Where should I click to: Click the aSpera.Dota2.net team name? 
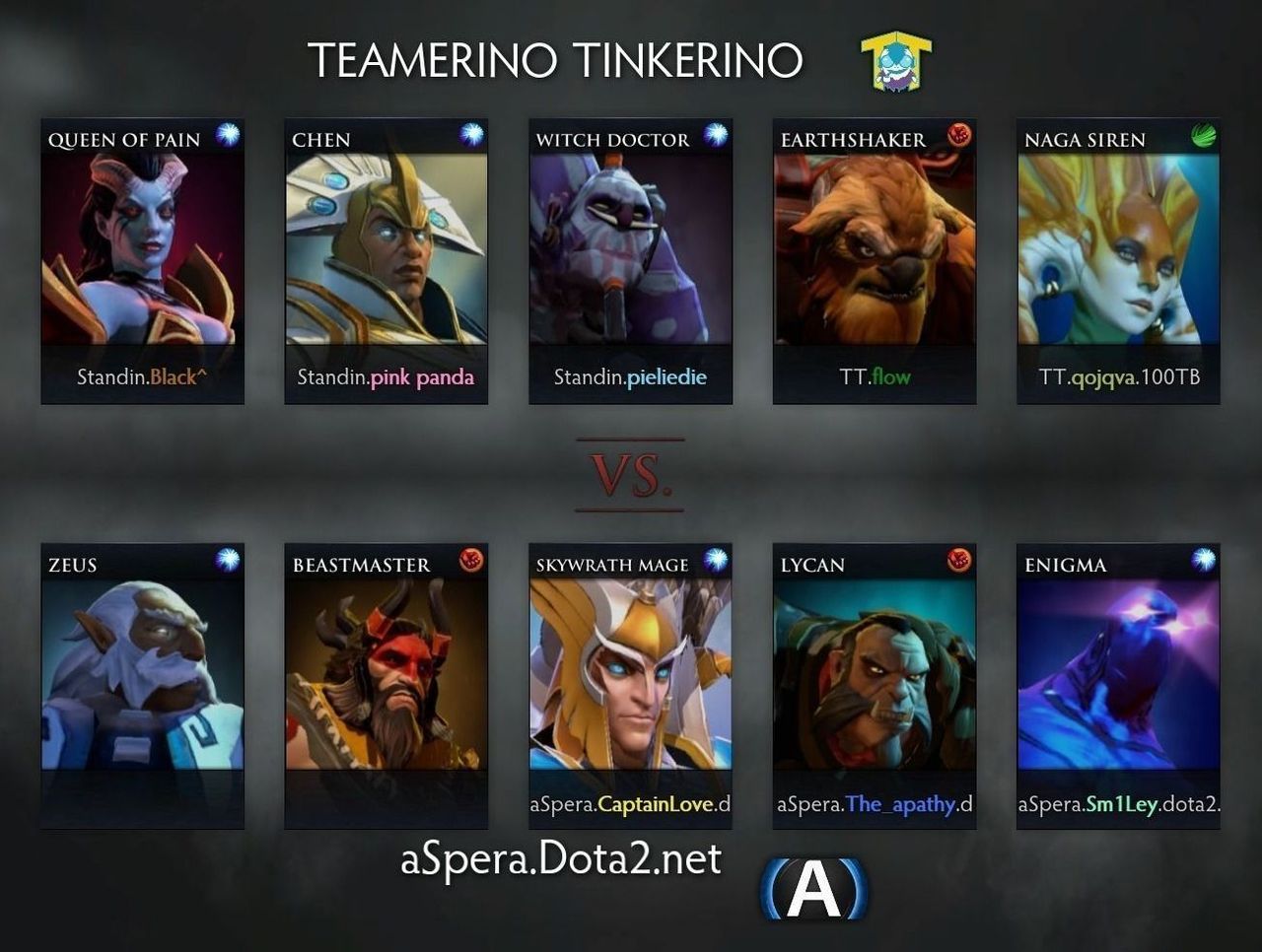(560, 859)
